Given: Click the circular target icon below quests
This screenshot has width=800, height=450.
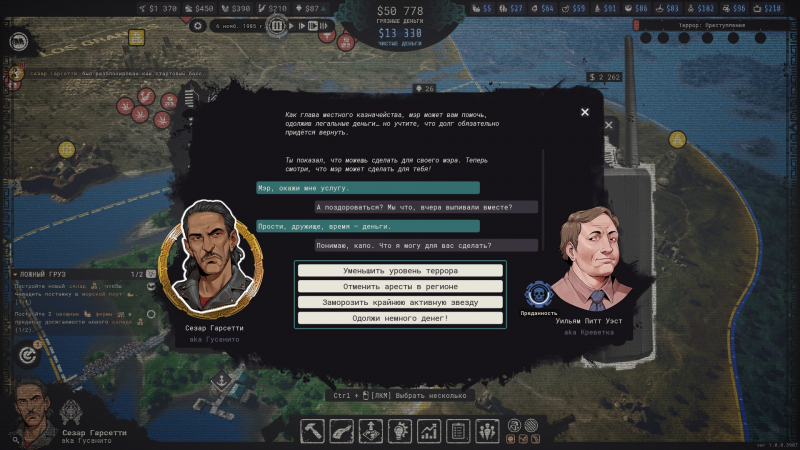Looking at the screenshot, I should tap(27, 355).
